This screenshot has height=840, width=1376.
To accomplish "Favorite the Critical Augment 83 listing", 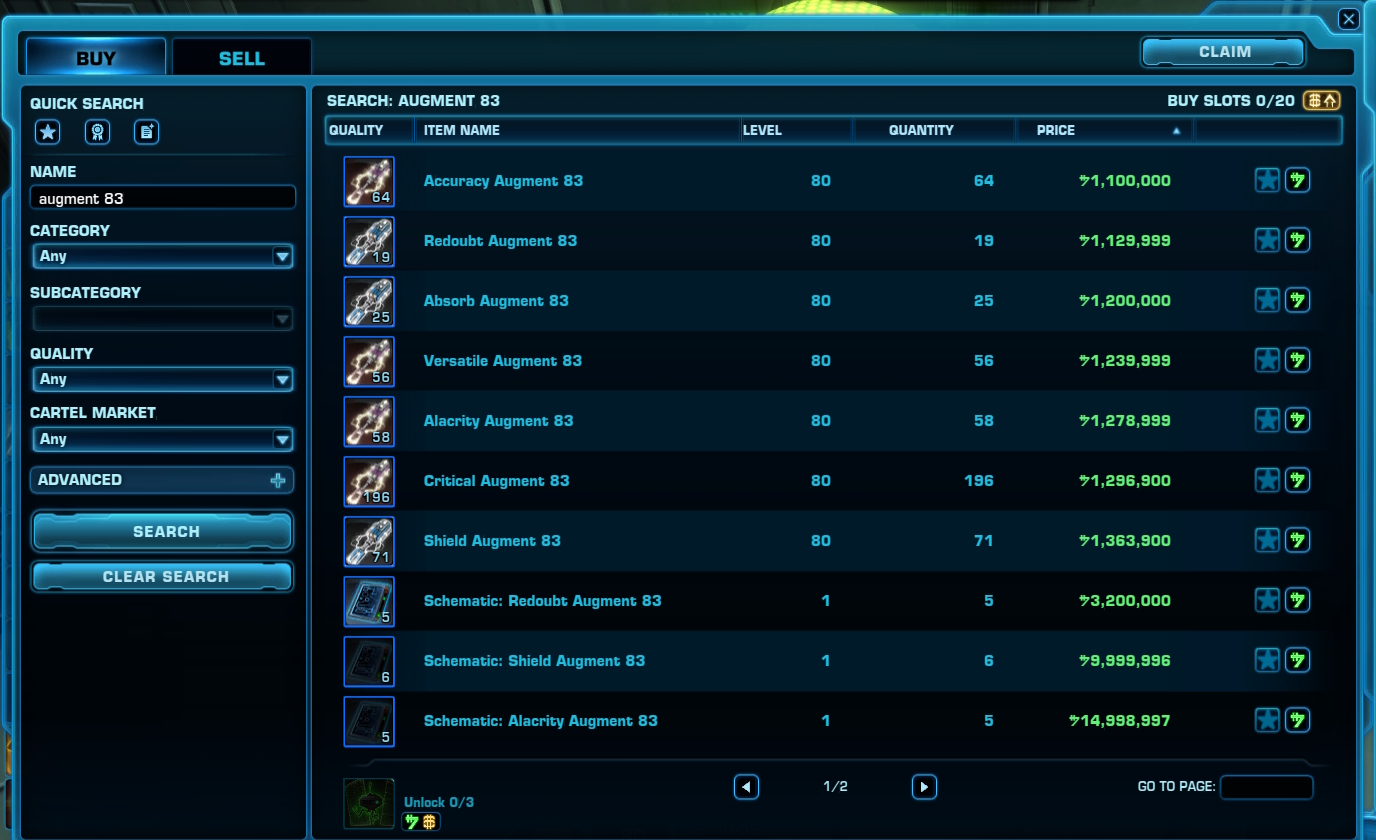I will coord(1266,480).
